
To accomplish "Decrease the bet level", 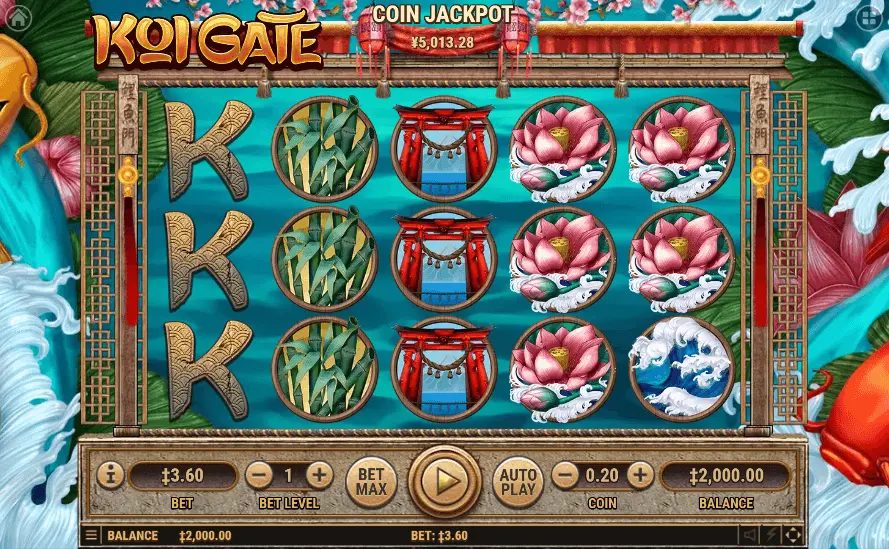I will point(259,475).
